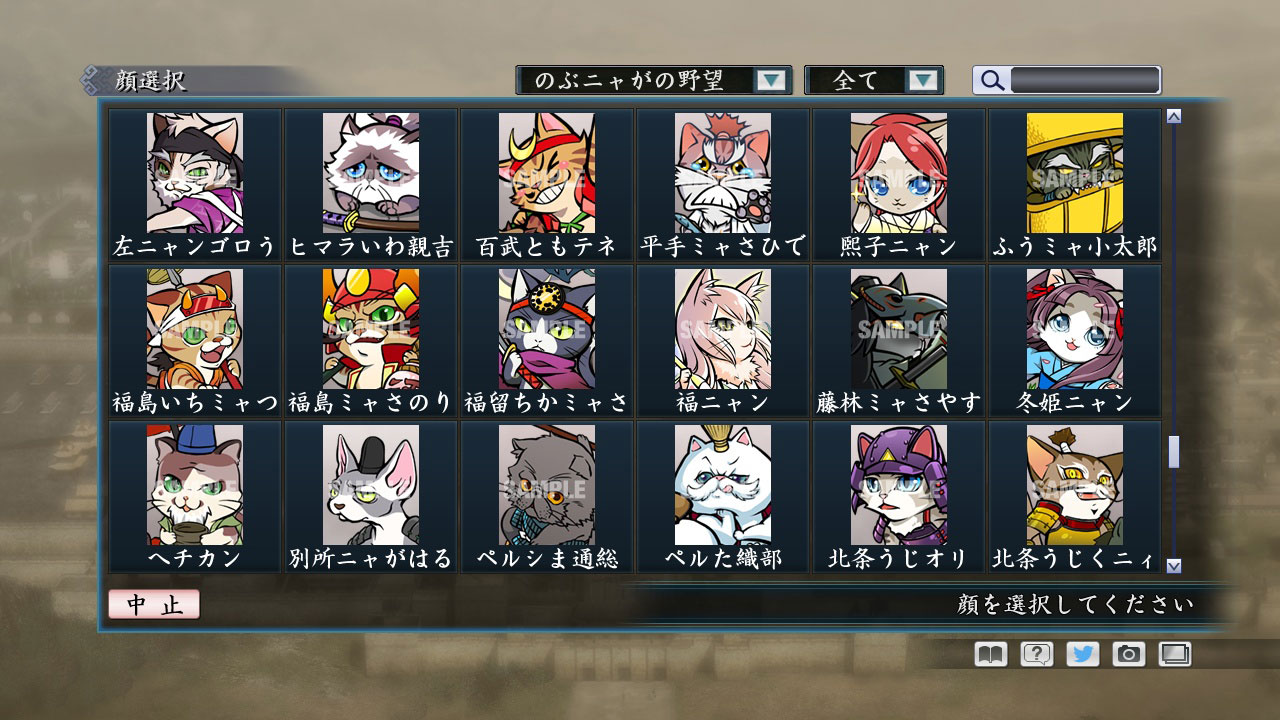Select the 北条うじオリ armored cat portrait
The height and width of the screenshot is (720, 1280).
coord(899,490)
